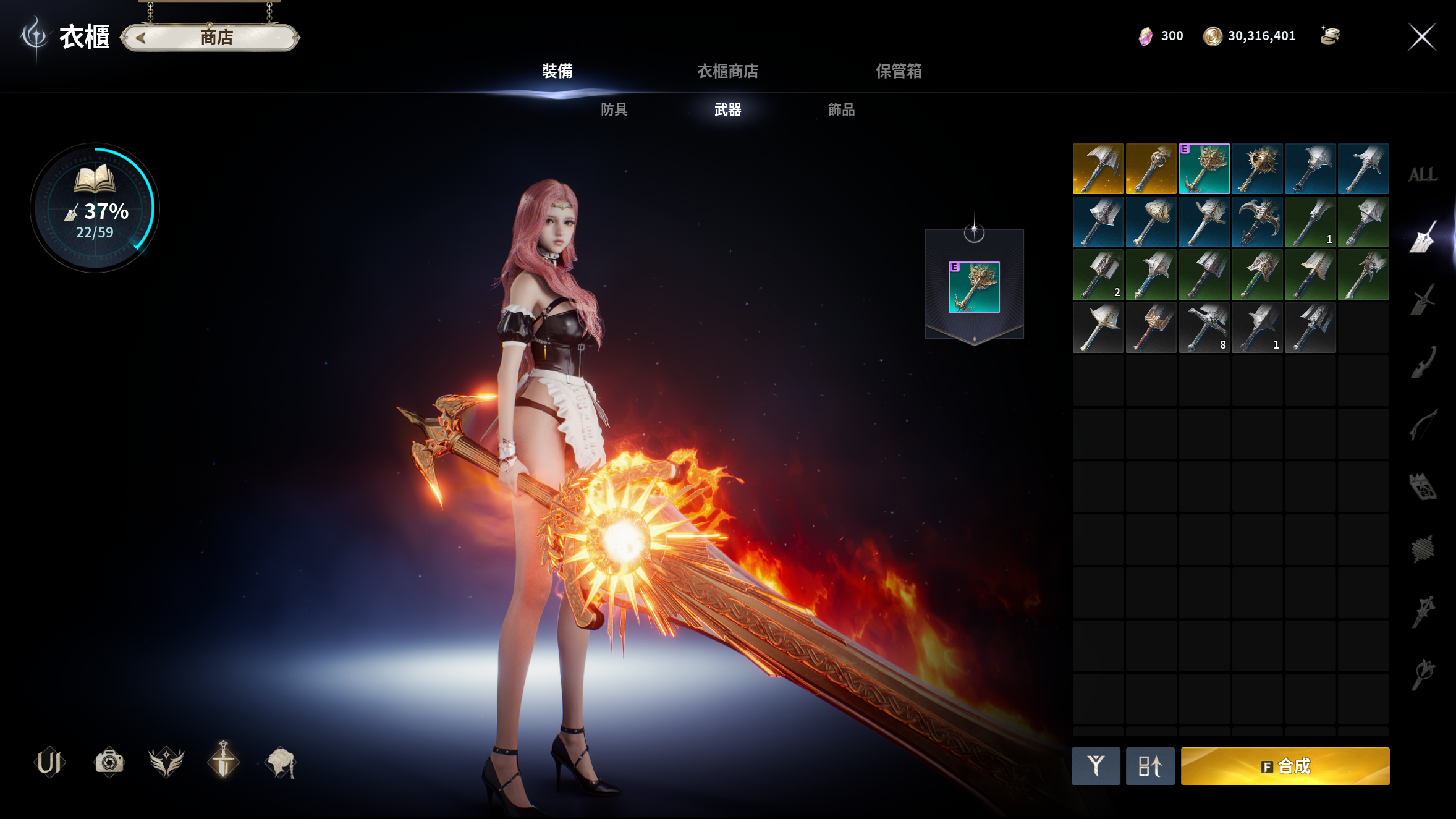Select the equipped teal greataxe in the grid
Image resolution: width=1456 pixels, height=819 pixels.
tap(1204, 169)
